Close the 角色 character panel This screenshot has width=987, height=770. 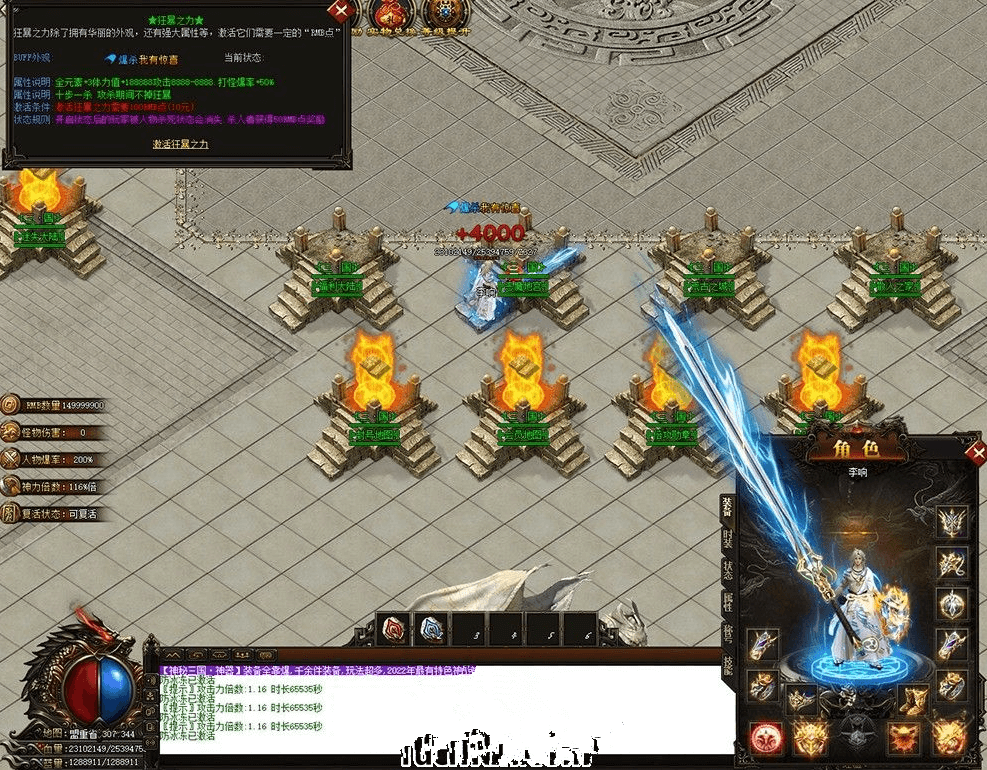(976, 452)
